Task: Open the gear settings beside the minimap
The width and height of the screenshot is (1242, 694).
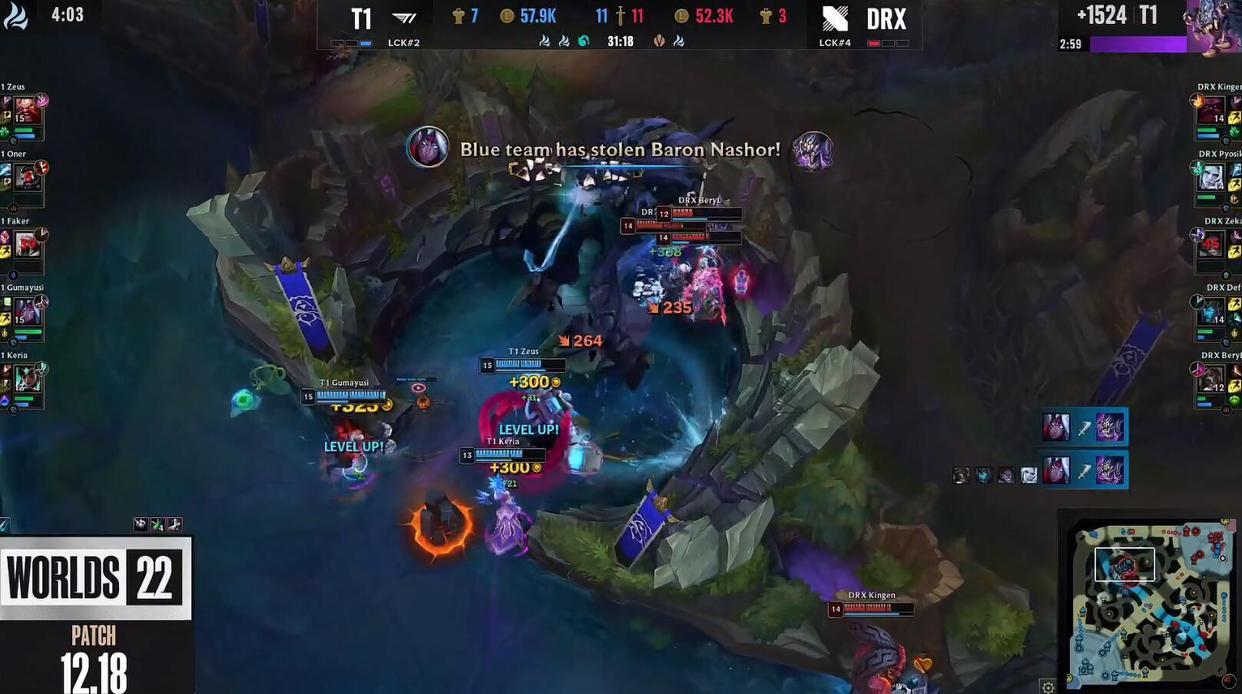Action: tap(1047, 686)
